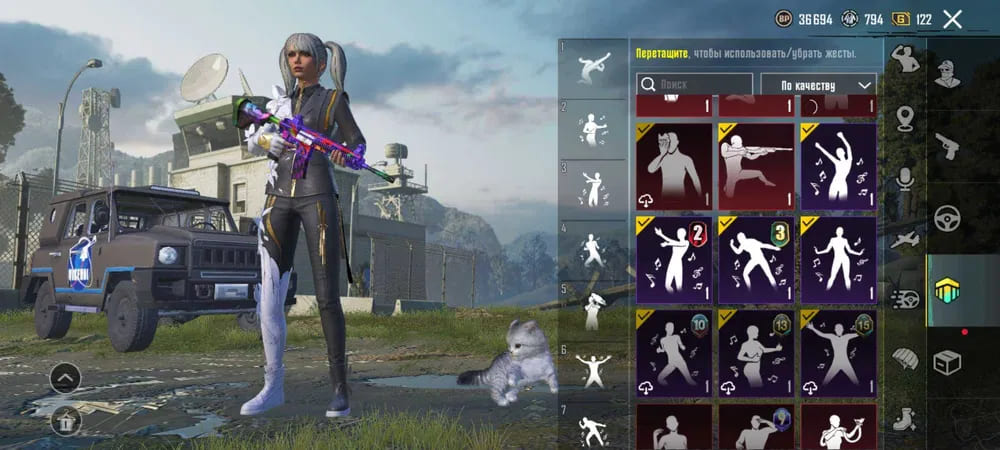Click the Поиск search field
This screenshot has height=450, width=1000.
click(695, 85)
